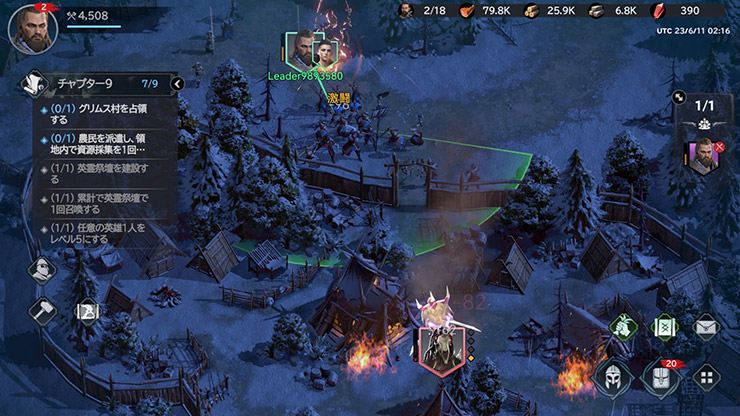This screenshot has height=416, width=740.
Task: Open the helmet heroes menu
Action: (612, 378)
